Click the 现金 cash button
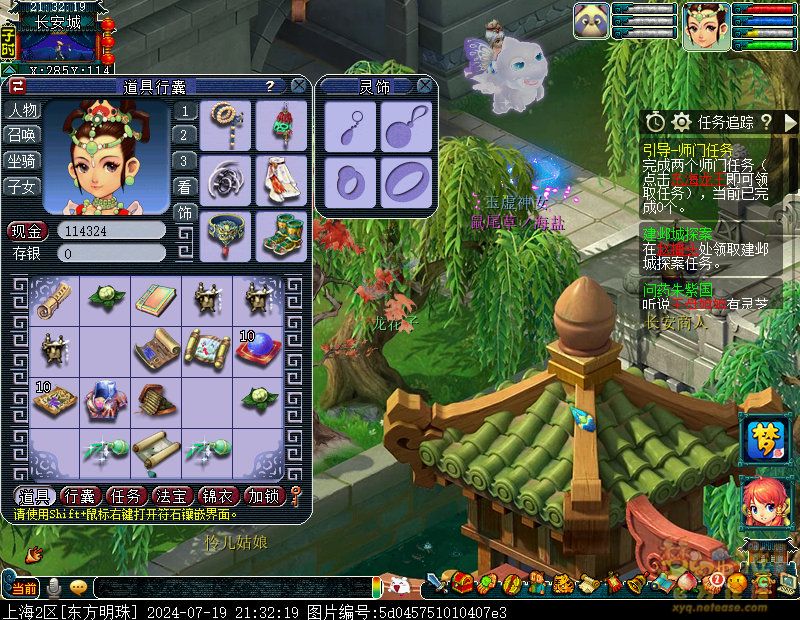 coord(26,231)
